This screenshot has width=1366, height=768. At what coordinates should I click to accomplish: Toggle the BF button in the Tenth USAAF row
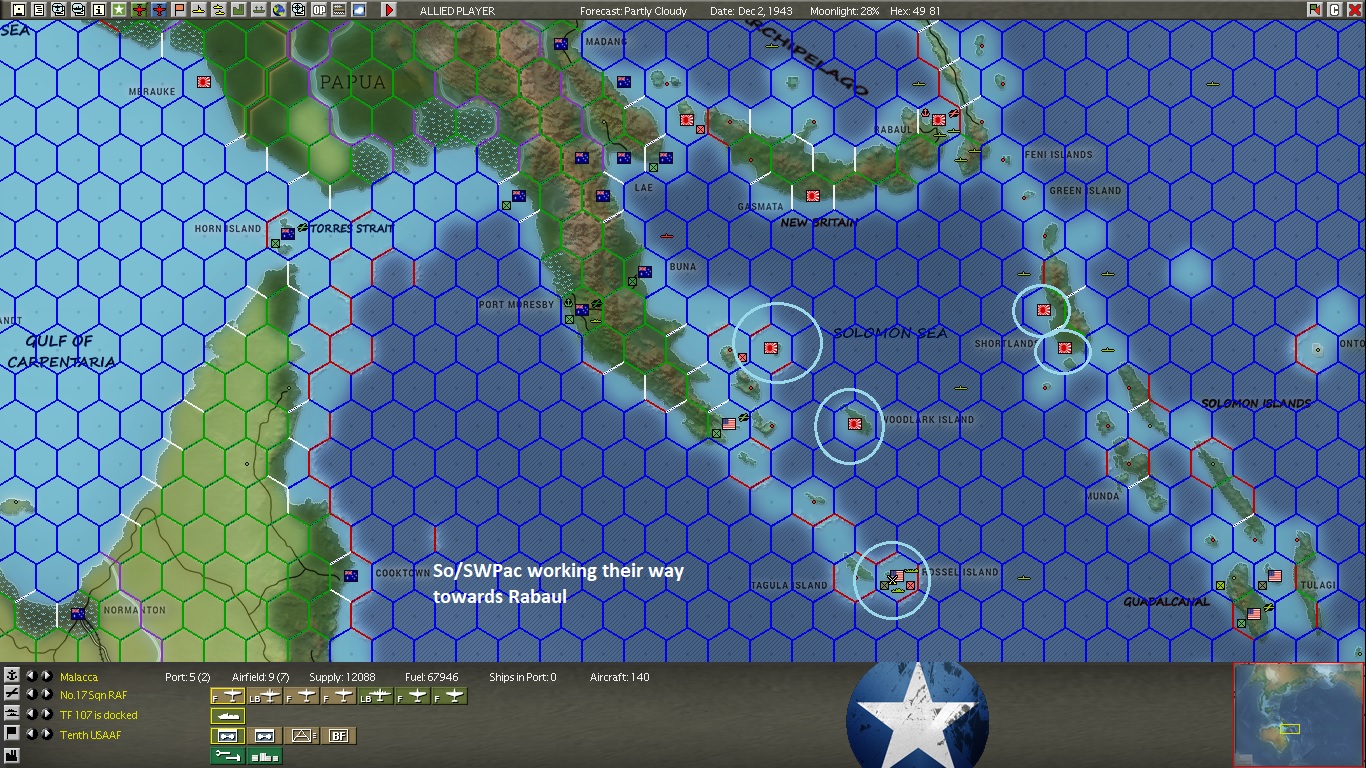click(339, 735)
